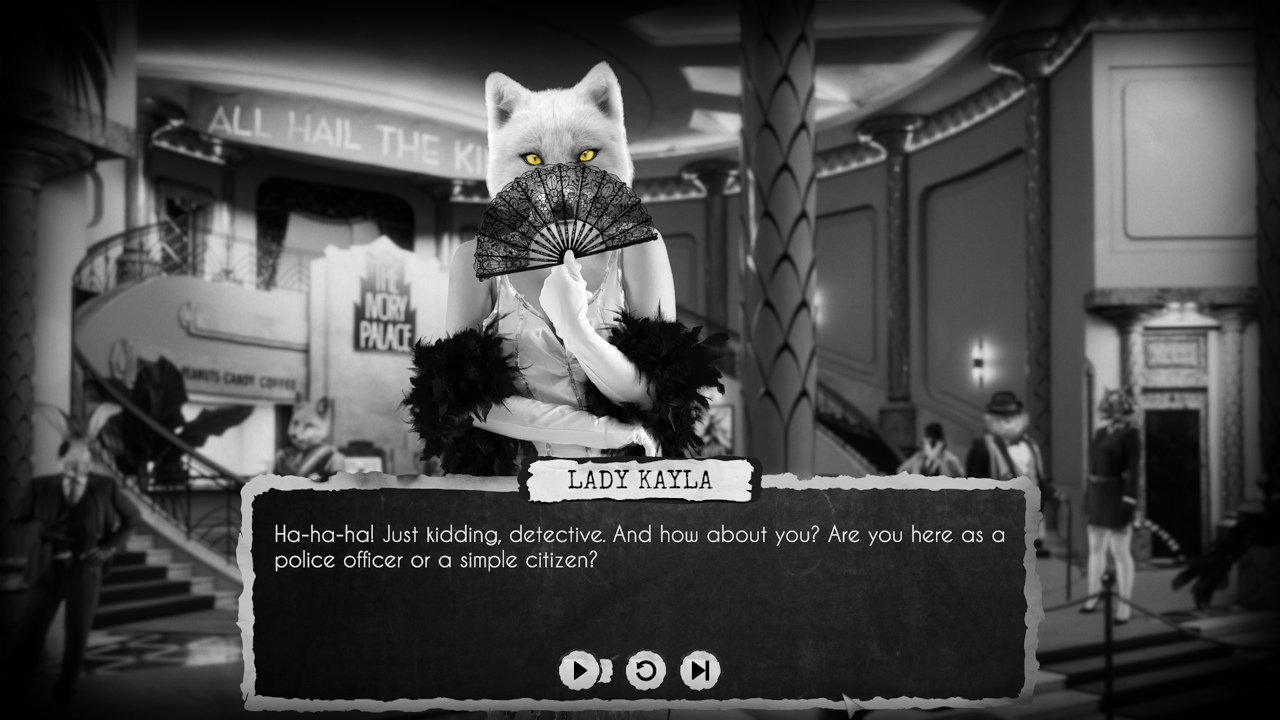Select the play arrow button below the dialogue
This screenshot has width=1280, height=720.
pyautogui.click(x=578, y=672)
